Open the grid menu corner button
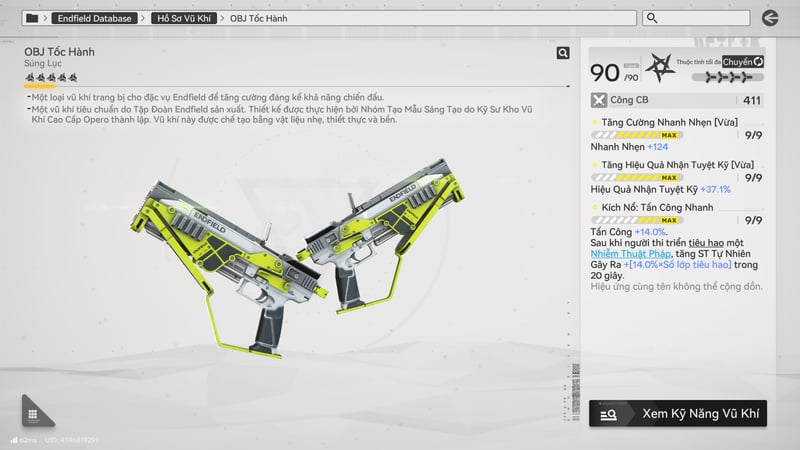Image resolution: width=800 pixels, height=450 pixels. [x=33, y=414]
